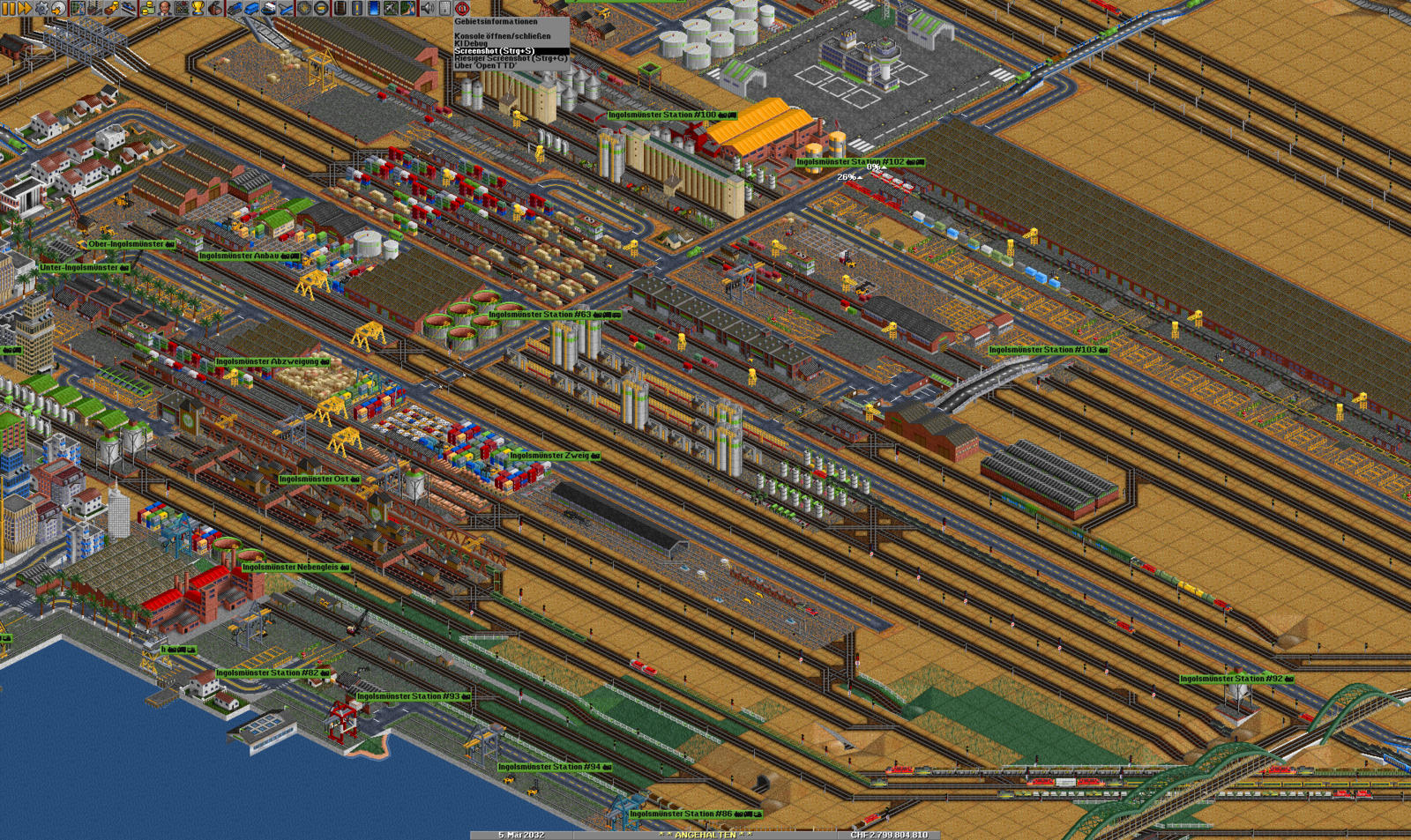
Task: Open the railway construction dropdown
Action: point(339,8)
